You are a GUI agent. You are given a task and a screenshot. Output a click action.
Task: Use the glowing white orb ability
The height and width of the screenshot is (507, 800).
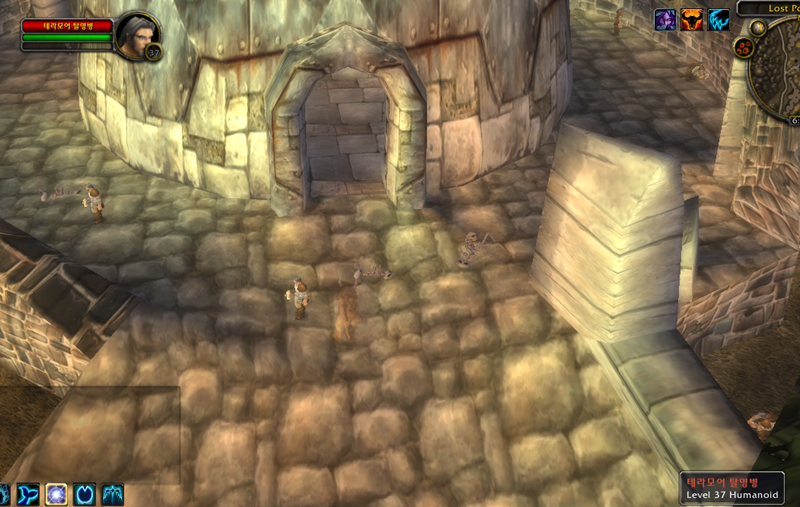coord(57,494)
